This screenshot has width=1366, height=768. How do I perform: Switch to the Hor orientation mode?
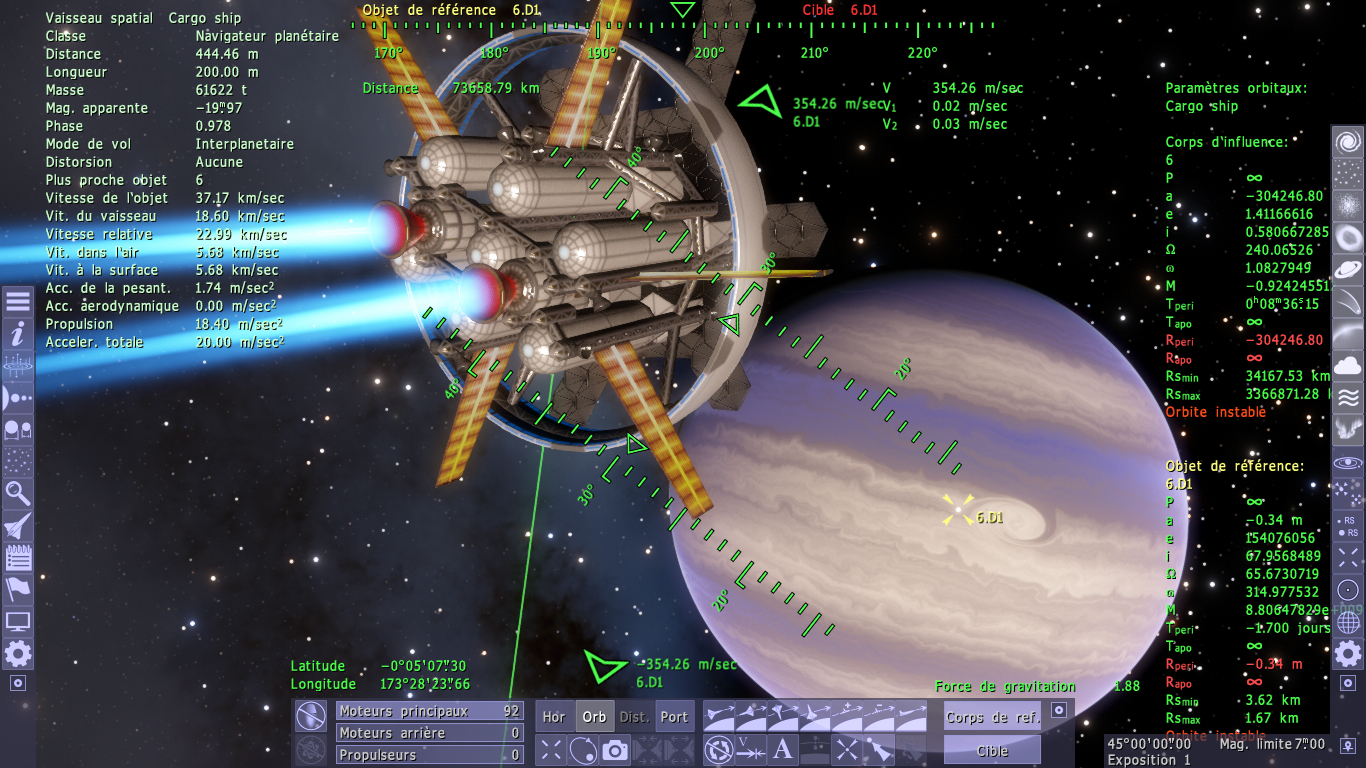(554, 716)
